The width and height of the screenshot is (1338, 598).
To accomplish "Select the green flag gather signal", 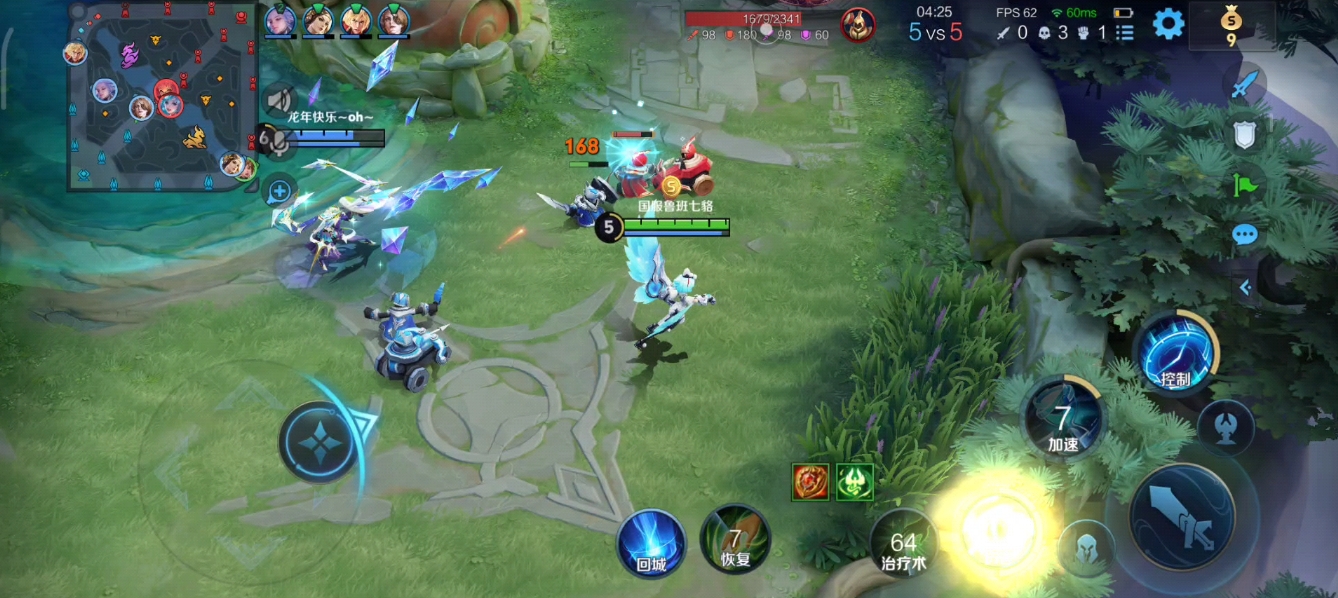I will (x=1244, y=185).
